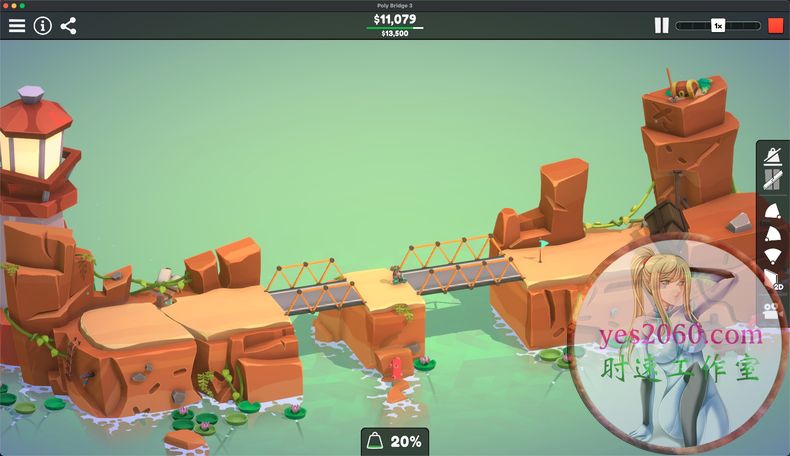This screenshot has height=456, width=790.
Task: Show the level info panel
Action: point(42,26)
